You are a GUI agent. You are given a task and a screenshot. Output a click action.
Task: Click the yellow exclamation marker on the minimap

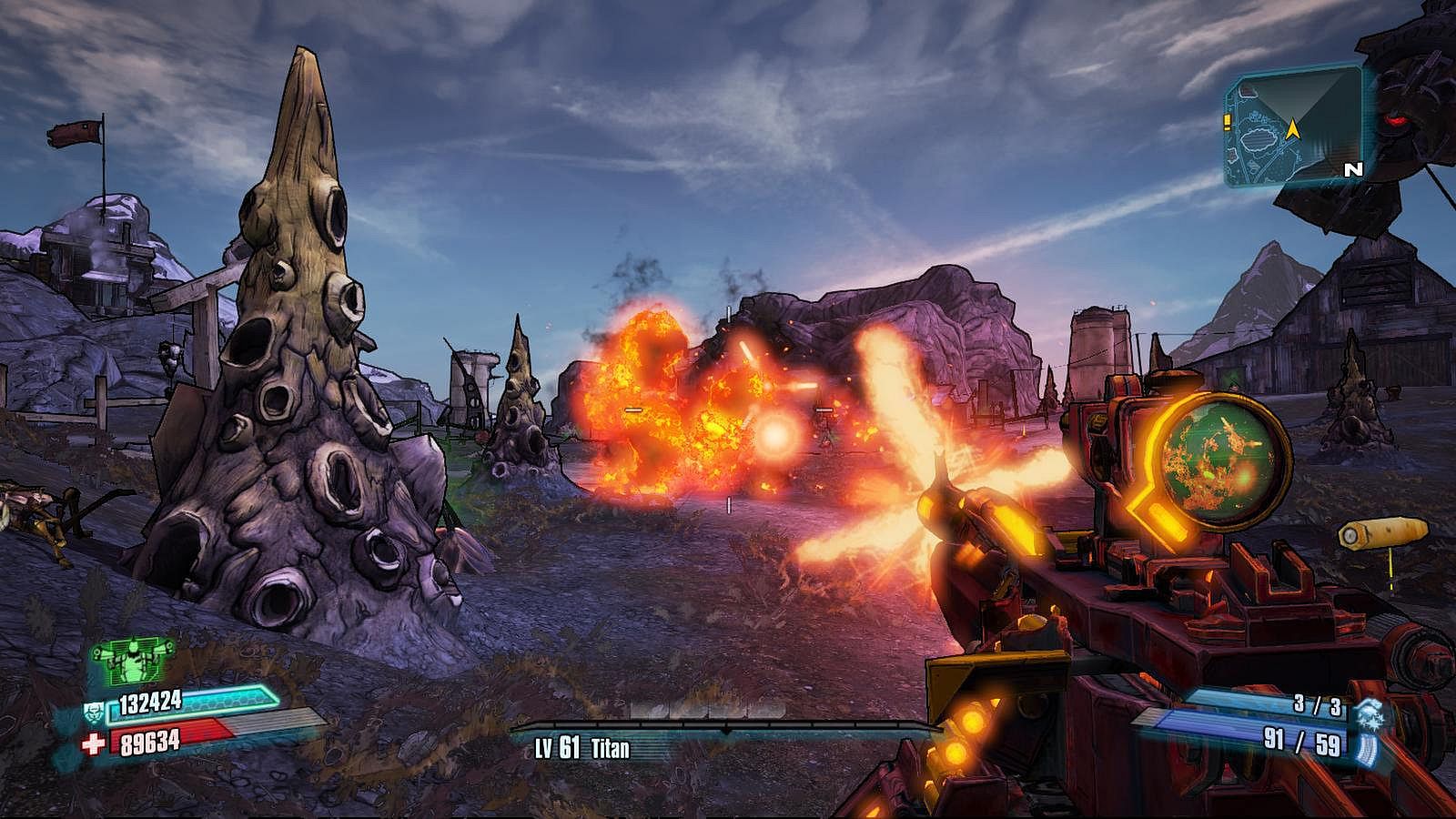[x=1227, y=118]
